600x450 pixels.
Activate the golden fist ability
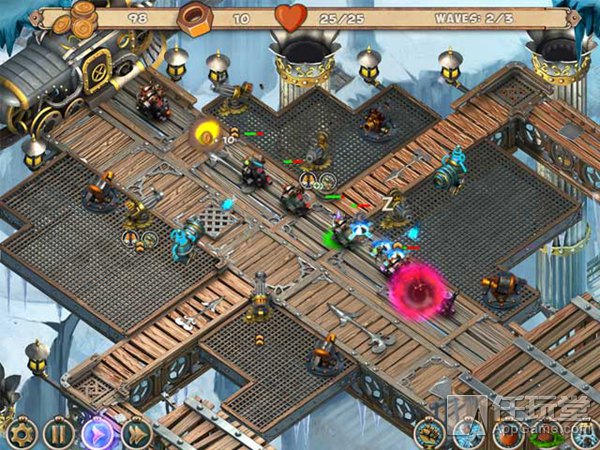(431, 434)
